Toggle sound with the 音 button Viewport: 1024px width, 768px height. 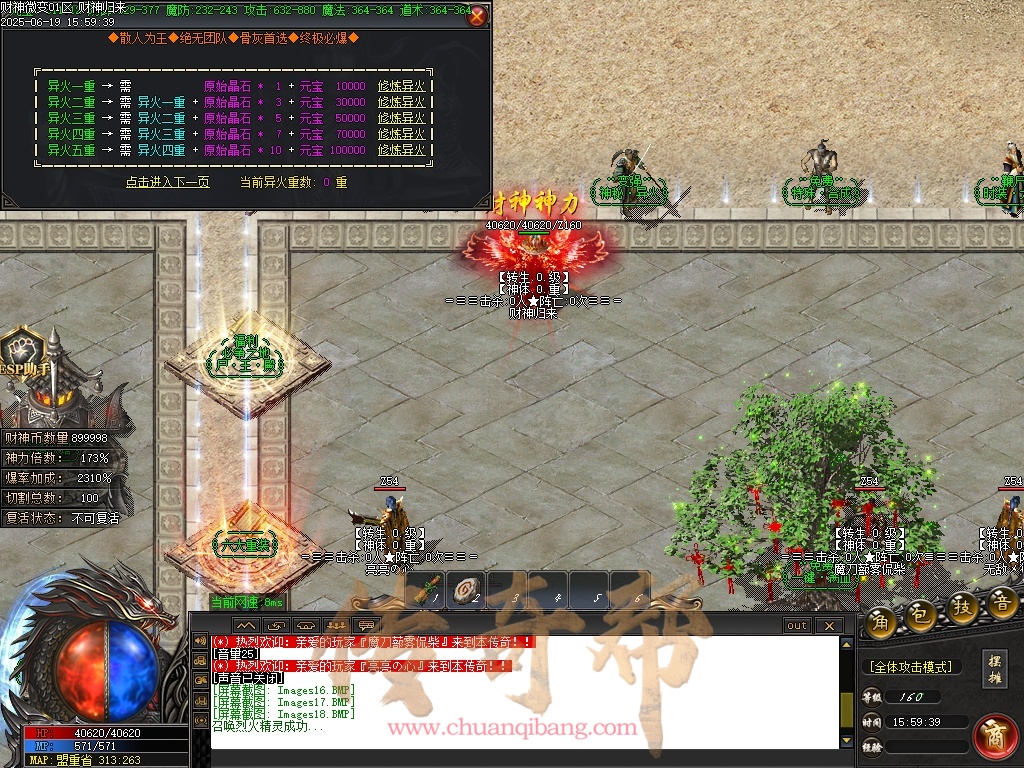click(1002, 601)
